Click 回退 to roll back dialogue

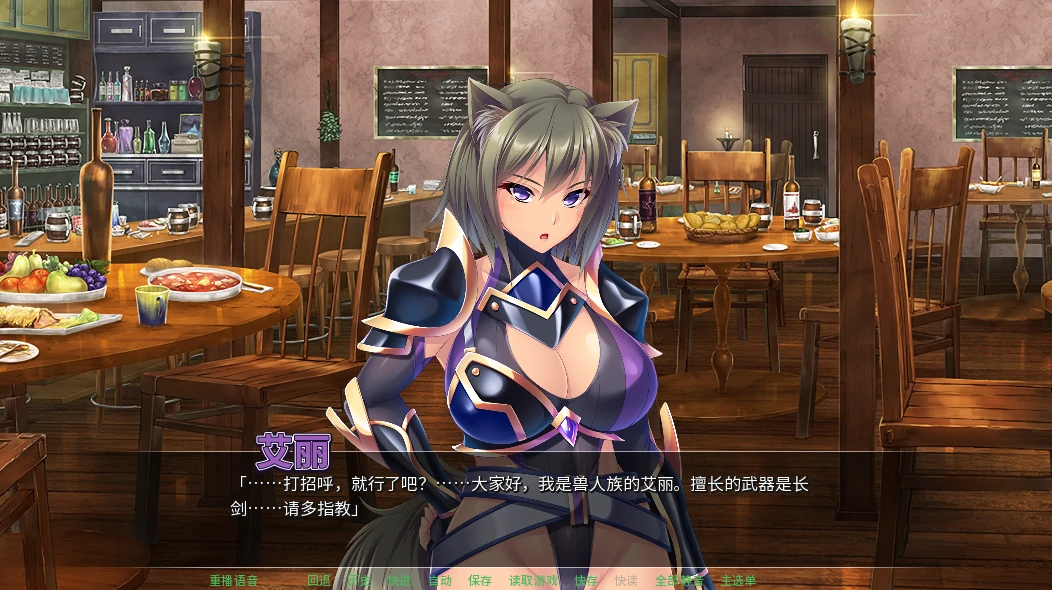(319, 580)
